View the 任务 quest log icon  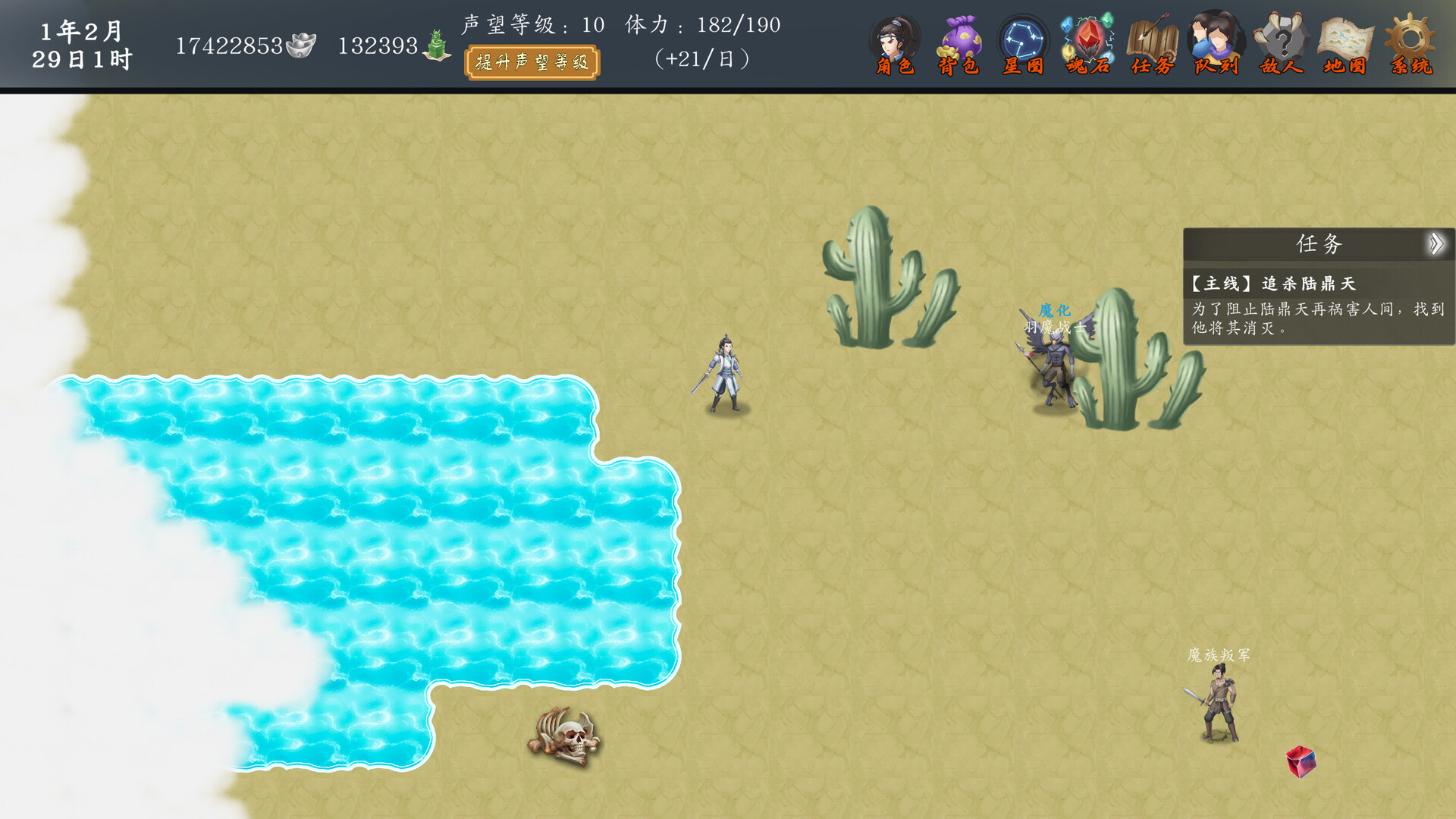click(x=1152, y=45)
